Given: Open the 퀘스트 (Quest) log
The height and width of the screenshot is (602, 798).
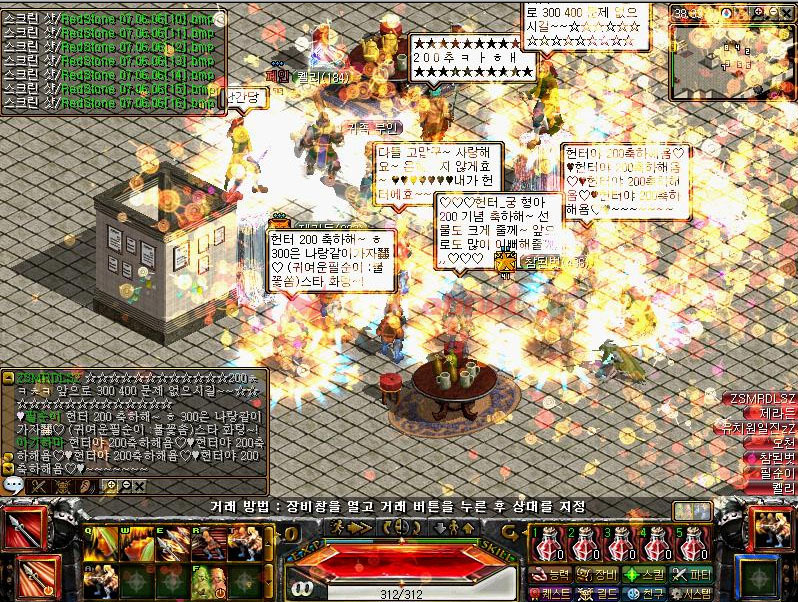Looking at the screenshot, I should [552, 593].
